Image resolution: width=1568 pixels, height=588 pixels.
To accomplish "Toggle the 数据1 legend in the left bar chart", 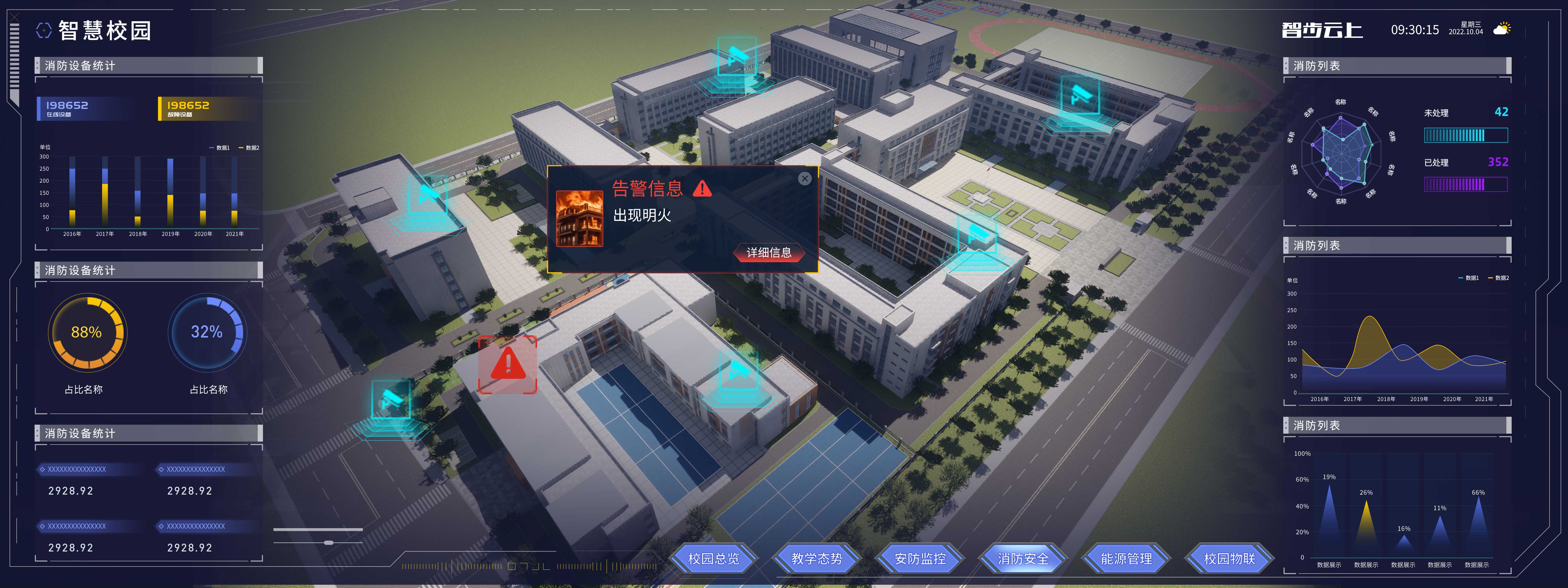I will pyautogui.click(x=220, y=148).
